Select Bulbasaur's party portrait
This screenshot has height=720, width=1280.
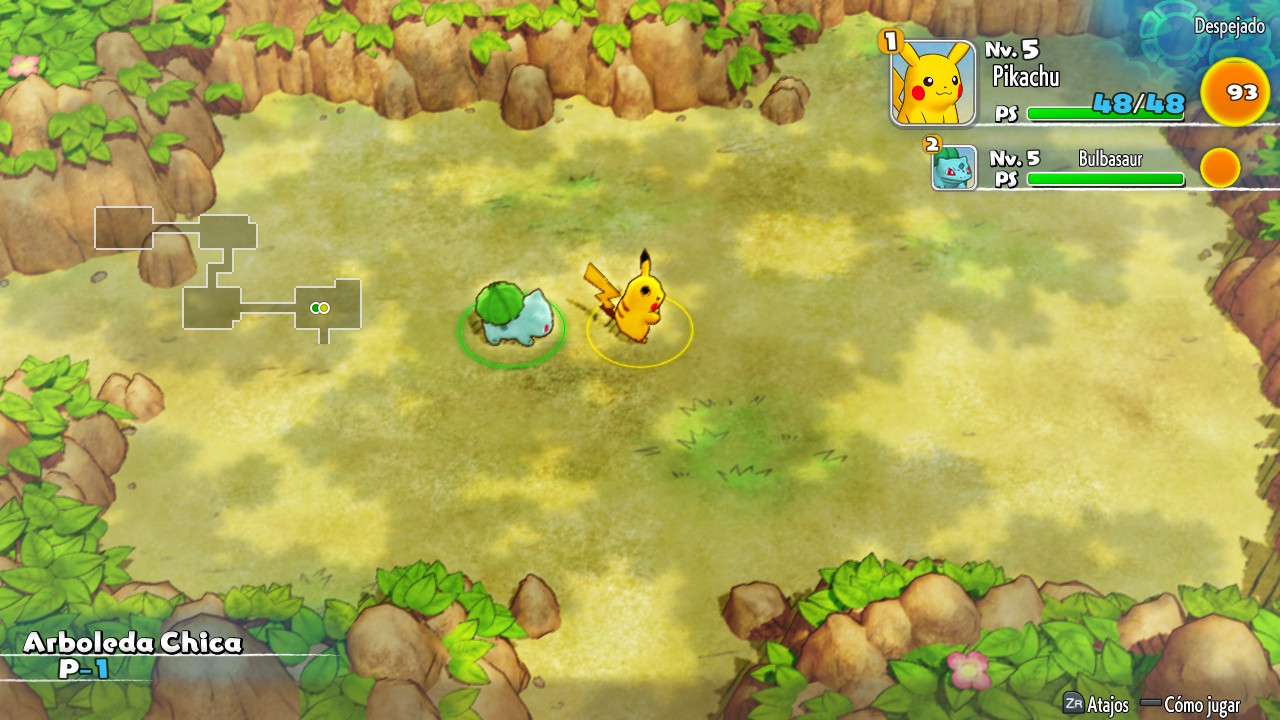pos(954,168)
